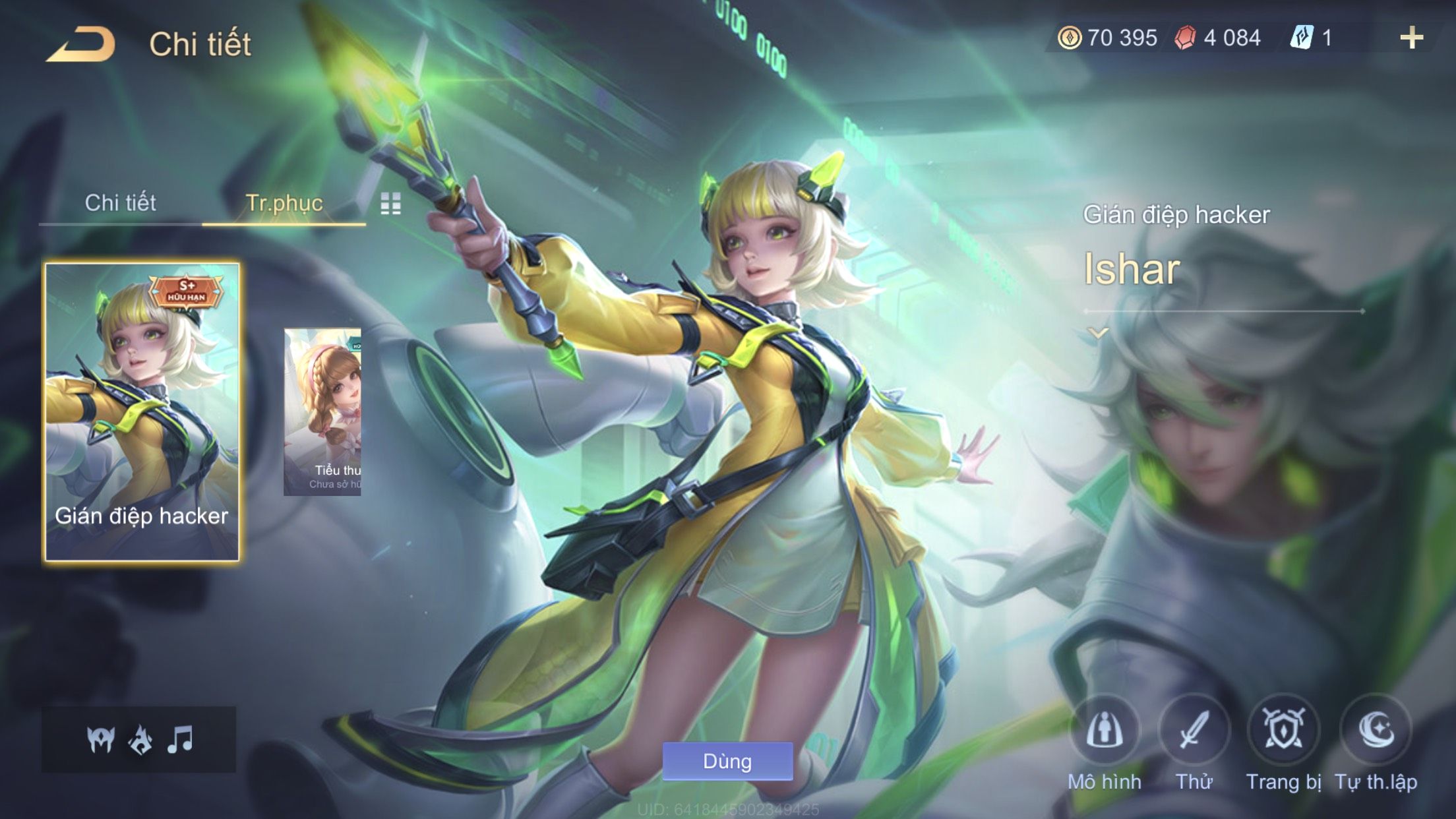Go back using the arrow button
The width and height of the screenshot is (1456, 819).
(x=80, y=45)
